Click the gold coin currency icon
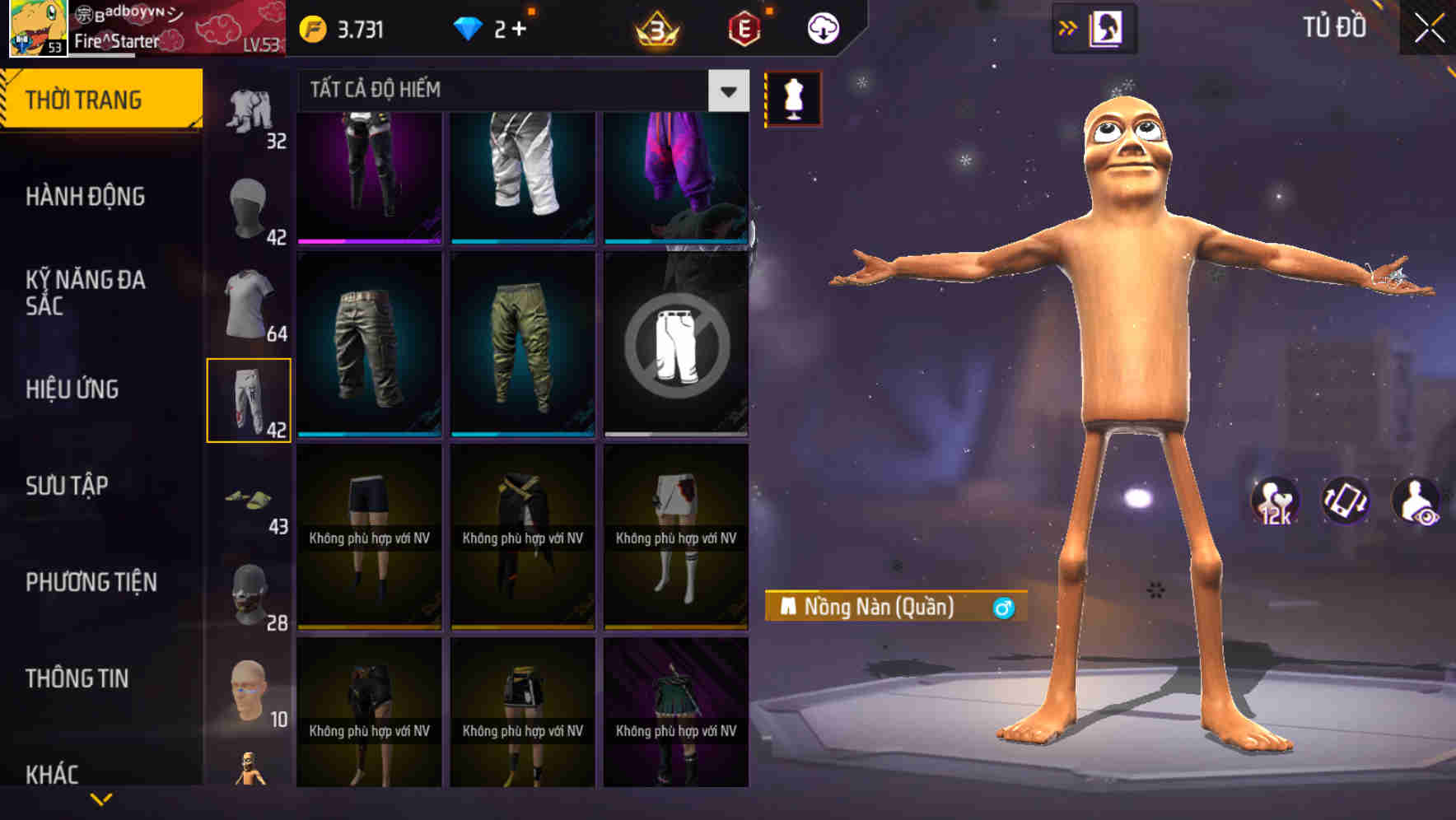The image size is (1456, 820). click(x=313, y=27)
